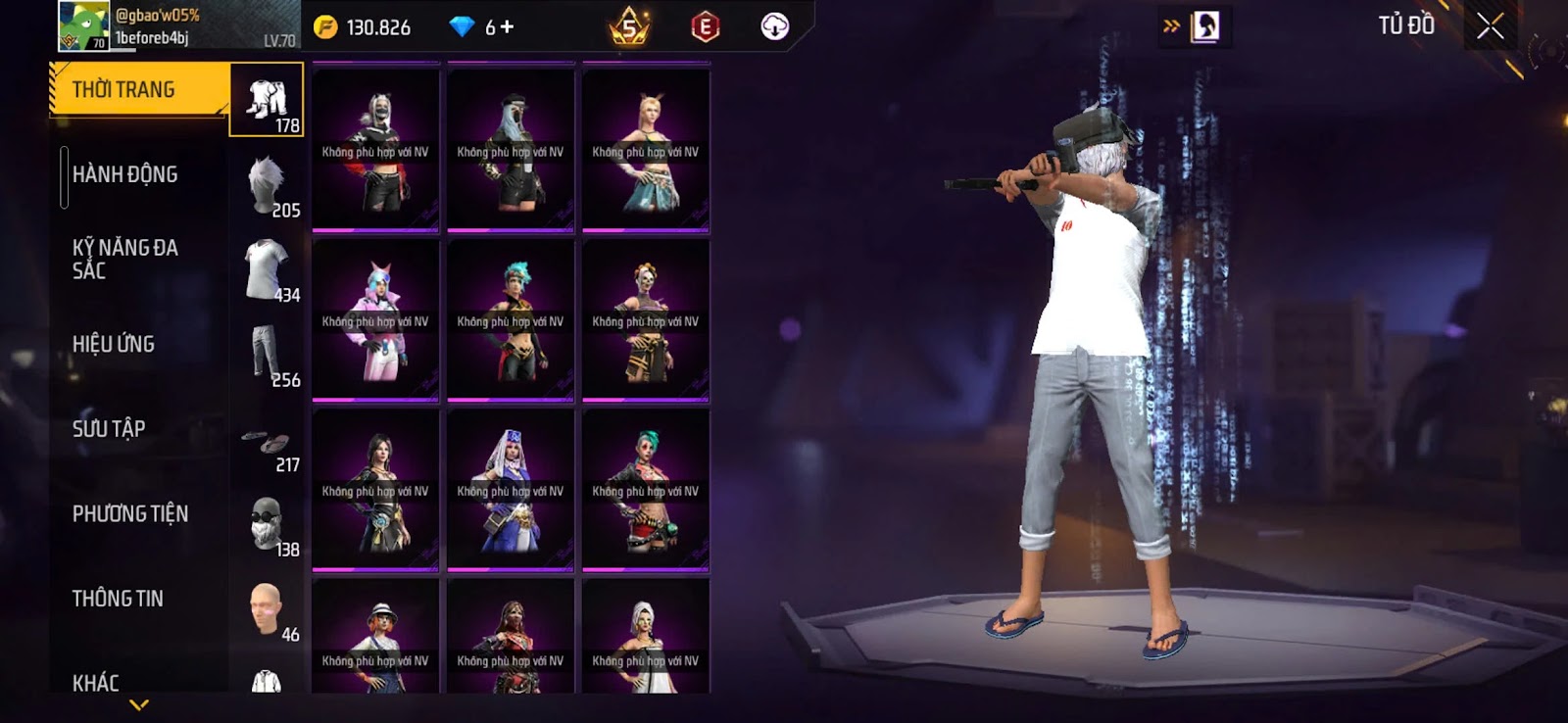This screenshot has height=723, width=1568.
Task: Click the cloud download icon
Action: point(774,26)
